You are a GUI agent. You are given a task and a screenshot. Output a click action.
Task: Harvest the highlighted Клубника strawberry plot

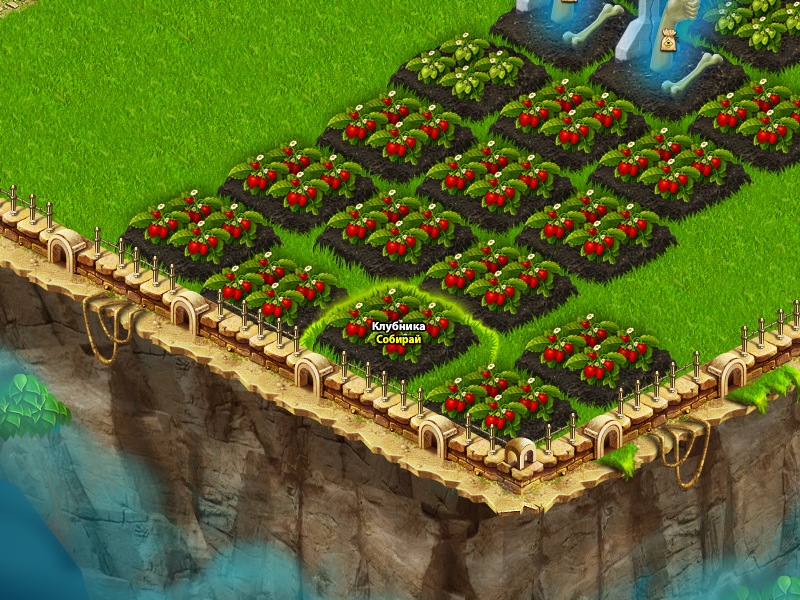(x=399, y=334)
